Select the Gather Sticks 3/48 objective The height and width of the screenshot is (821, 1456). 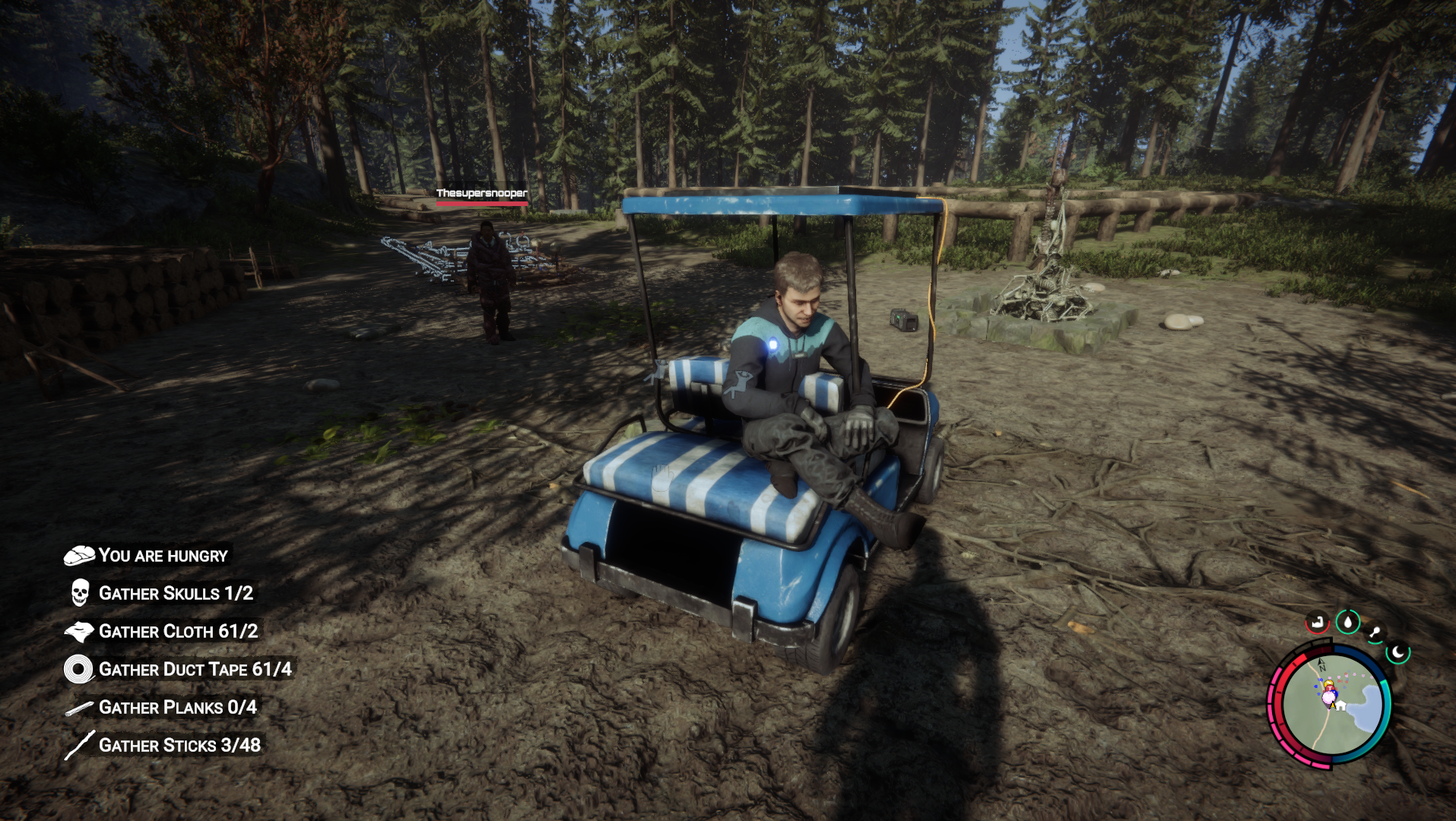[x=179, y=746]
